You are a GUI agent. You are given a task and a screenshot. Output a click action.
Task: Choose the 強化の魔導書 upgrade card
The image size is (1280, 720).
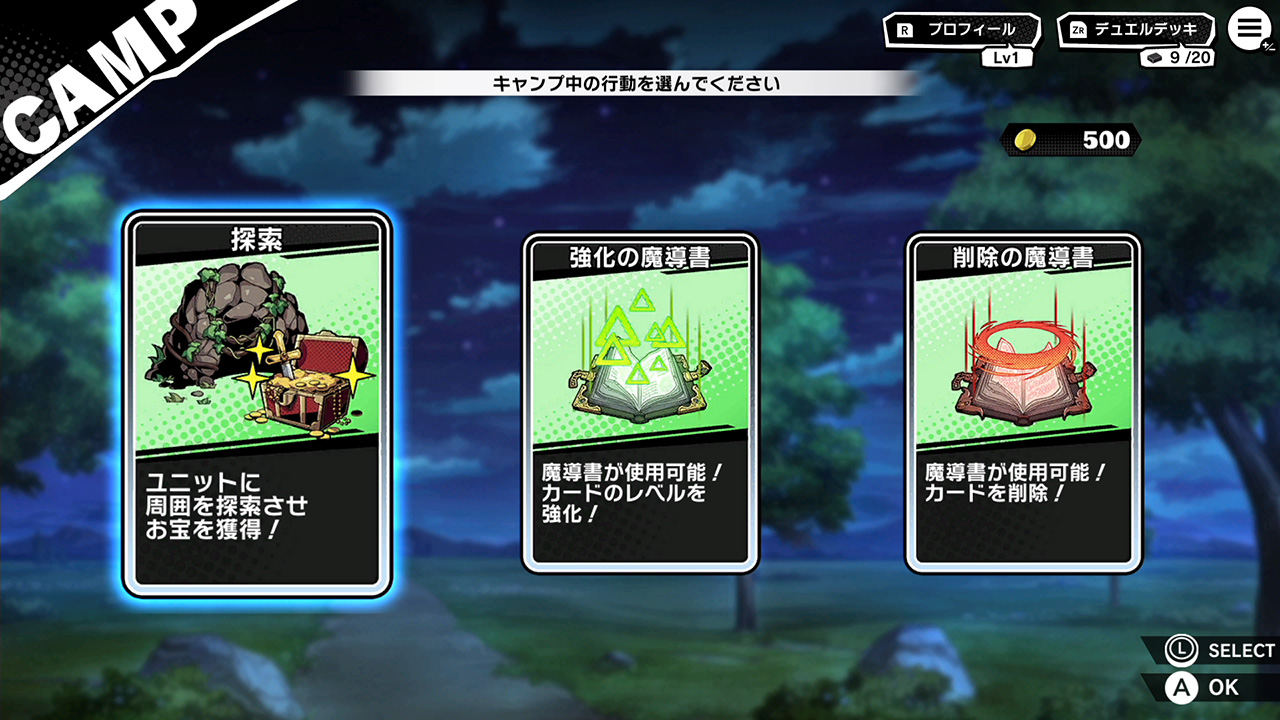tap(640, 403)
